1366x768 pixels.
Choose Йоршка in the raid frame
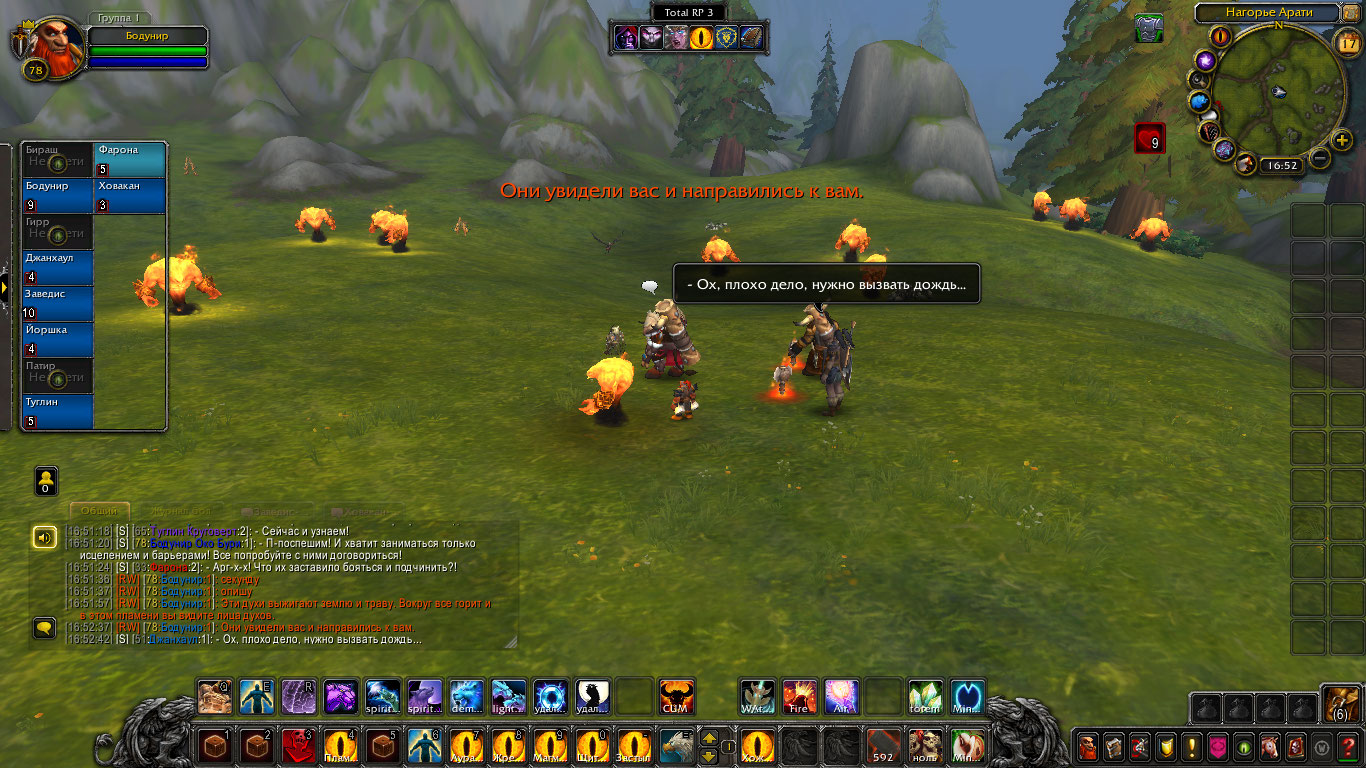pos(58,340)
